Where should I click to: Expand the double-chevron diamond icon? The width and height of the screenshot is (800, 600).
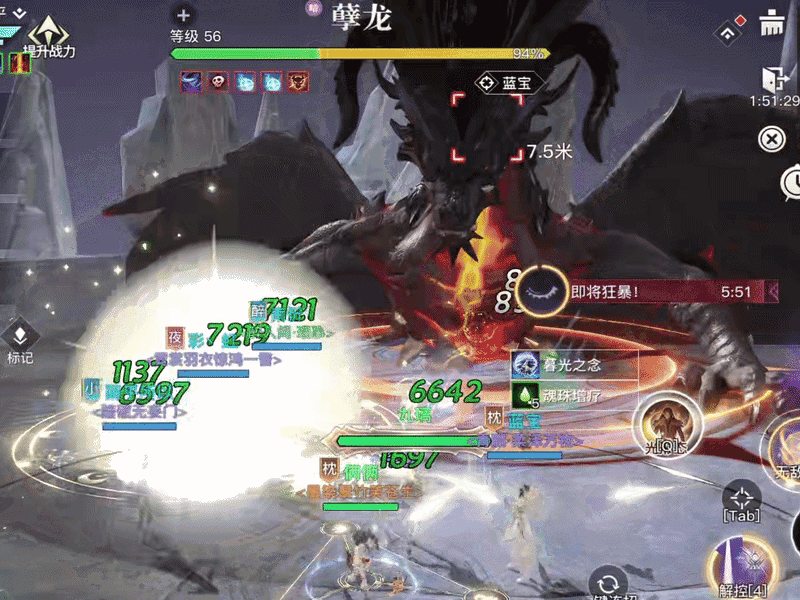tap(730, 30)
